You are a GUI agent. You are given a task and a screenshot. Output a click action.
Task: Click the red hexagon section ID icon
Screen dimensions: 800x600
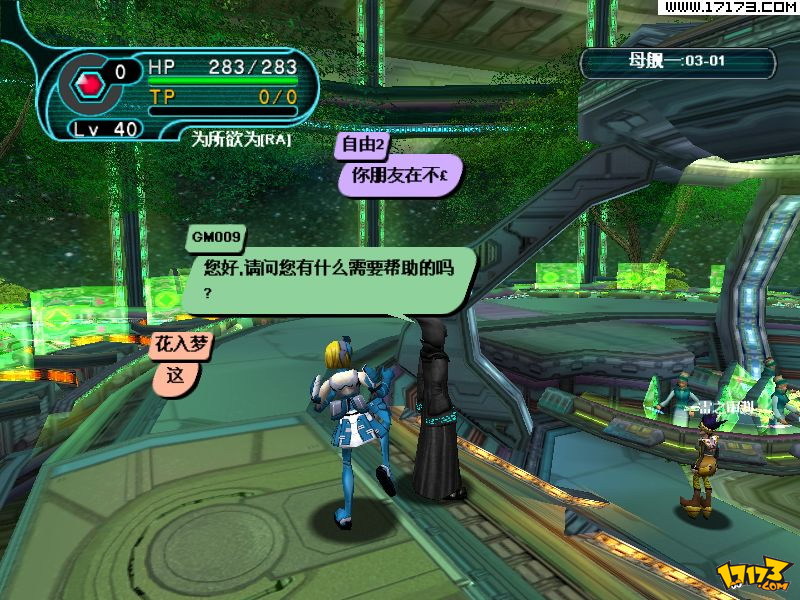click(90, 83)
